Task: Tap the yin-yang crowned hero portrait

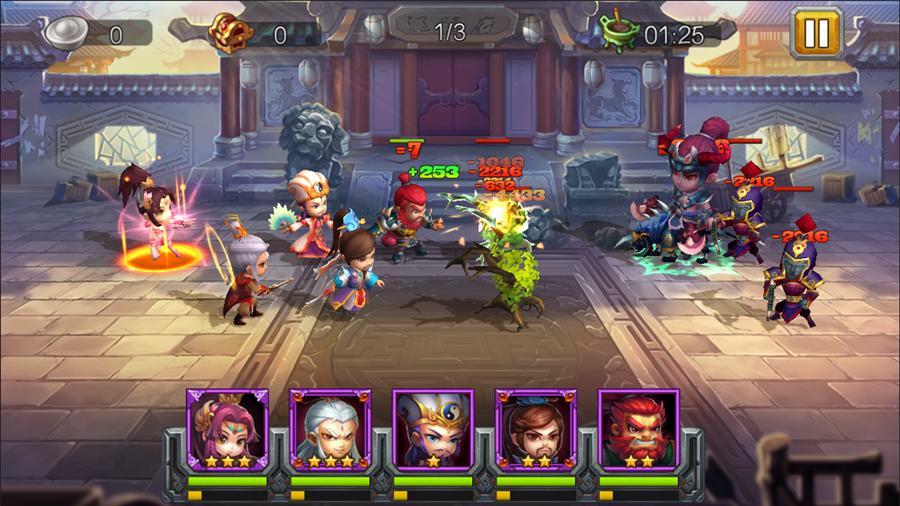Action: [x=433, y=430]
